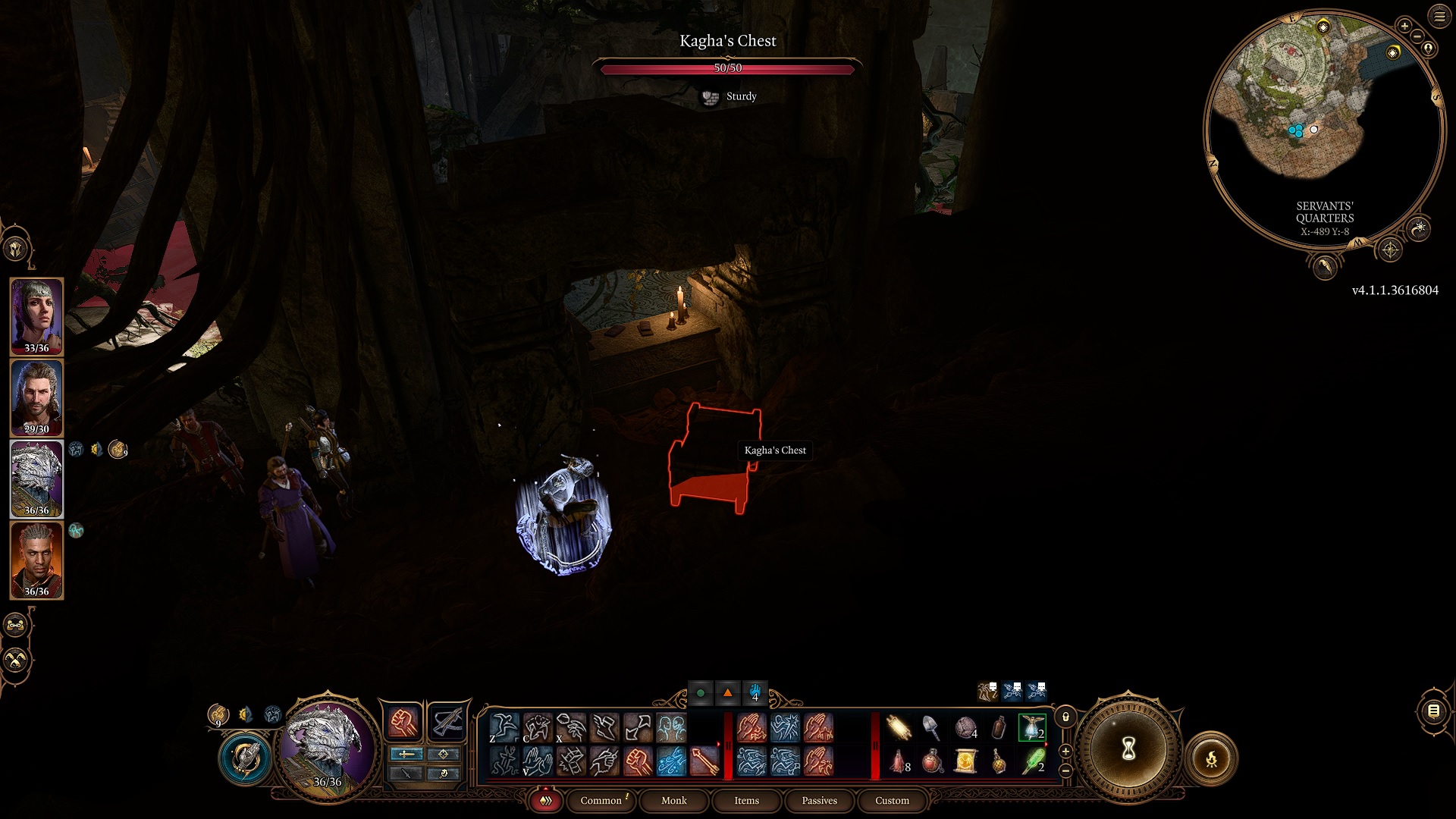Click Kagha's Chest 50/50 health bar
Image resolution: width=1456 pixels, height=819 pixels.
point(728,67)
